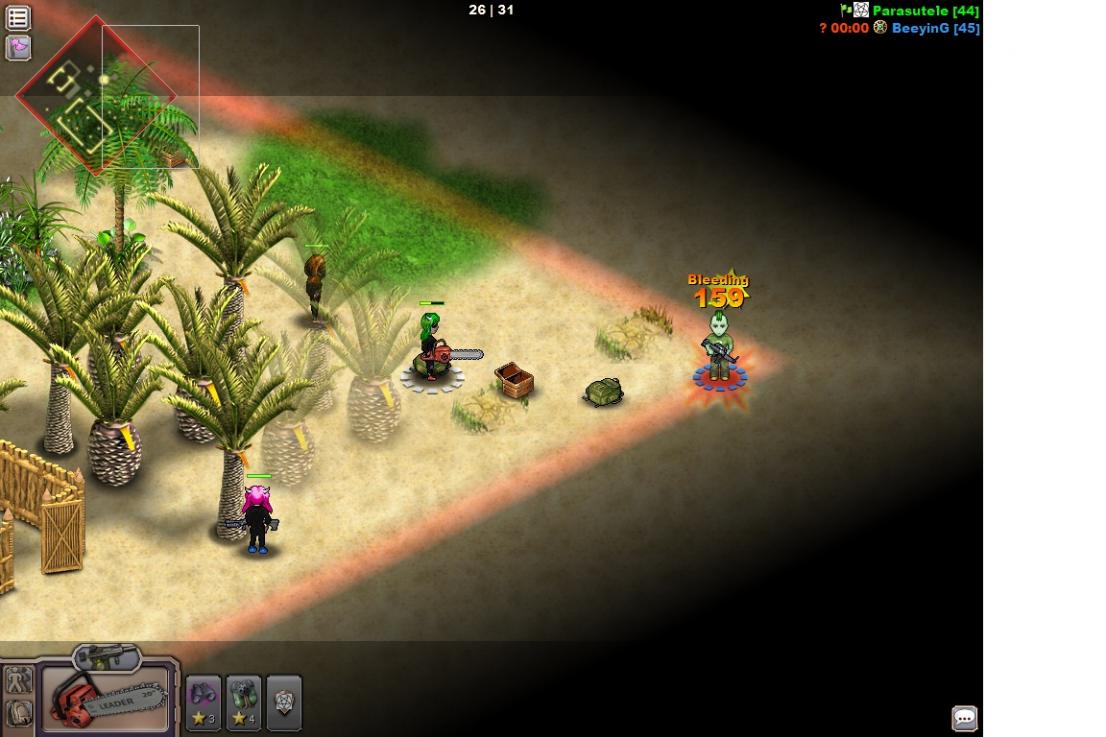1106x737 pixels.
Task: Click the pink flag button
Action: tap(18, 47)
